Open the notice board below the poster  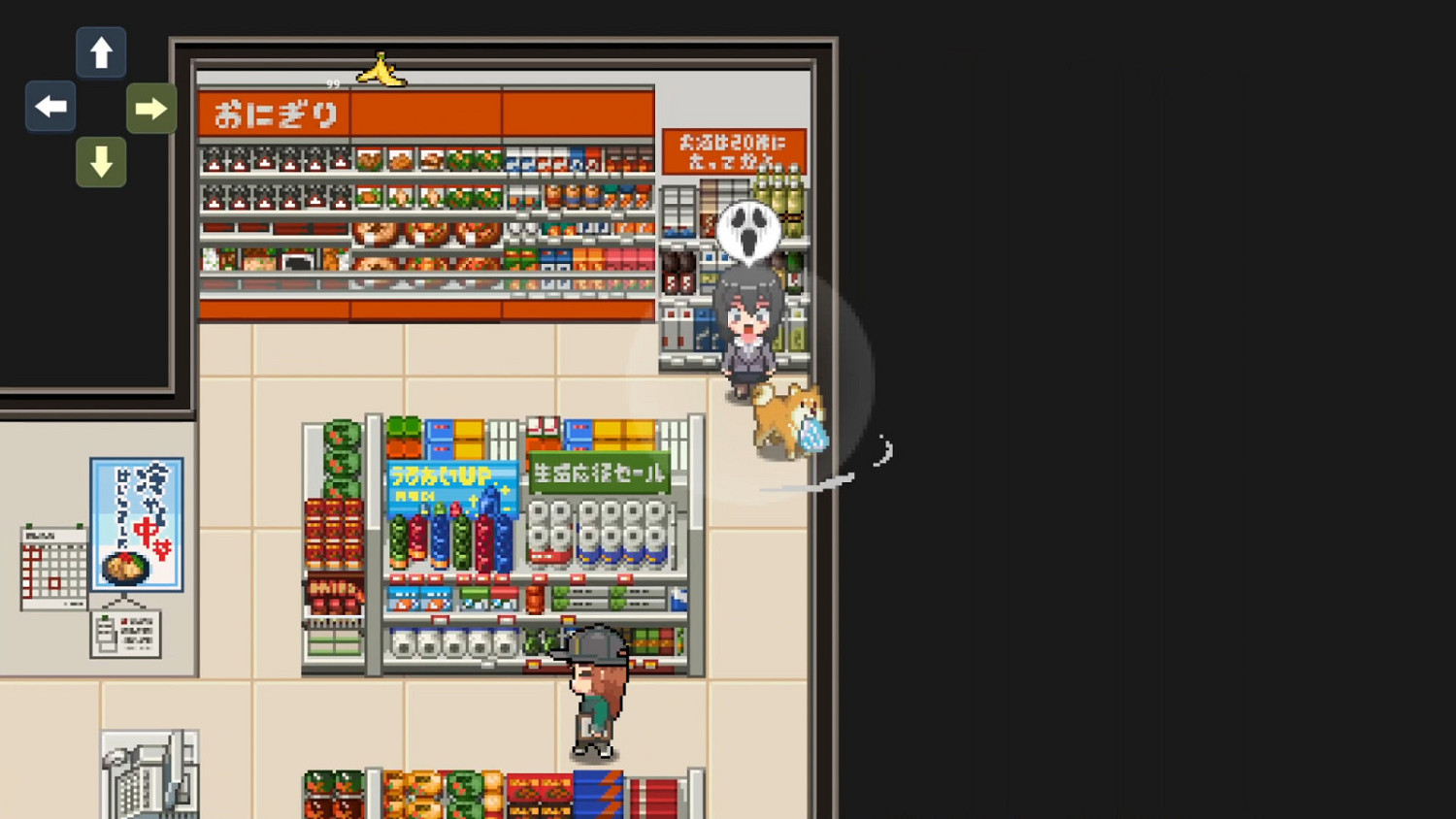[x=127, y=636]
